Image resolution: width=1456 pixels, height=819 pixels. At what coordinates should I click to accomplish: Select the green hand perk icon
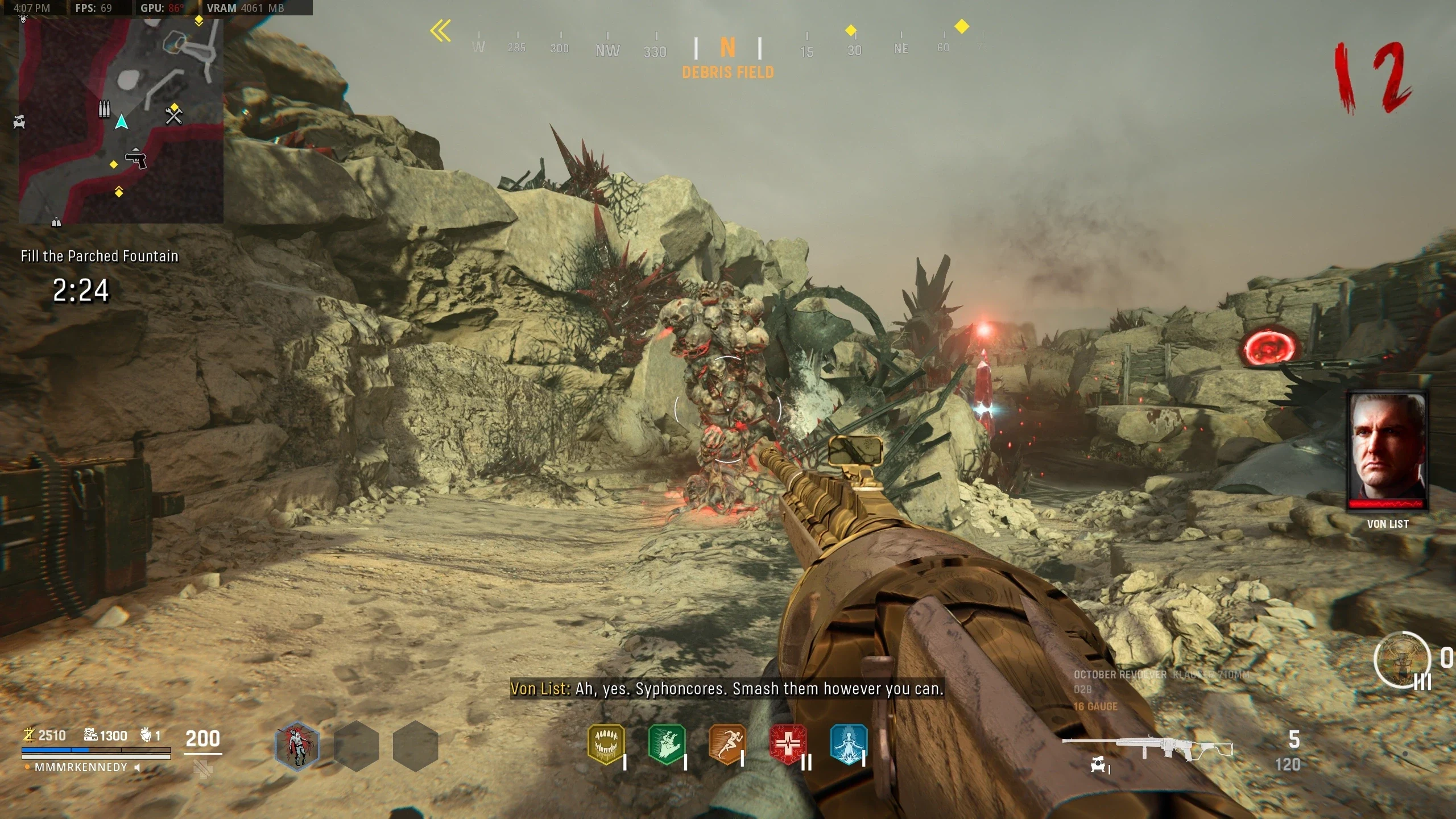667,743
